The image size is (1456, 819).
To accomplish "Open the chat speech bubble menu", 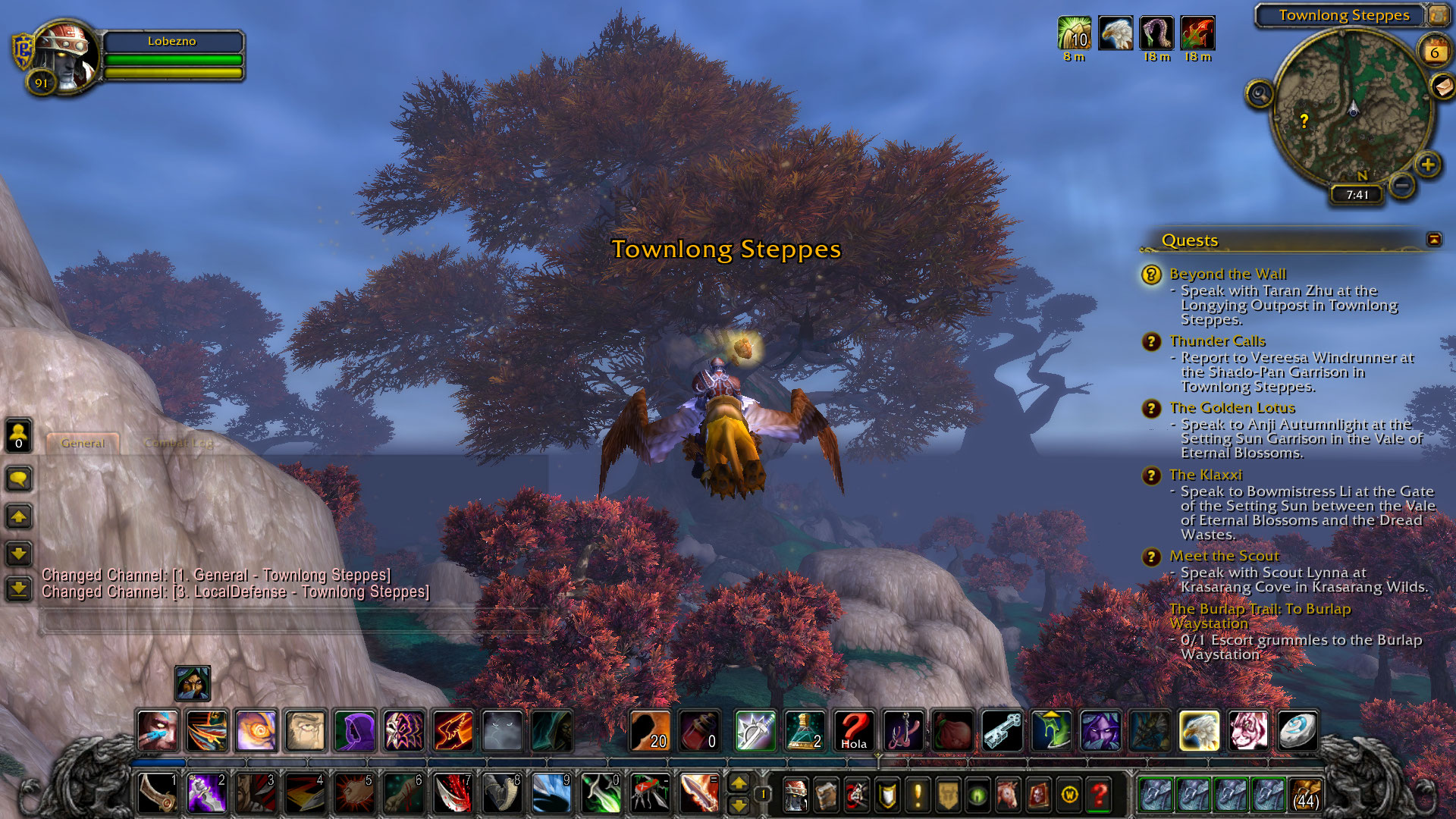I will [19, 479].
